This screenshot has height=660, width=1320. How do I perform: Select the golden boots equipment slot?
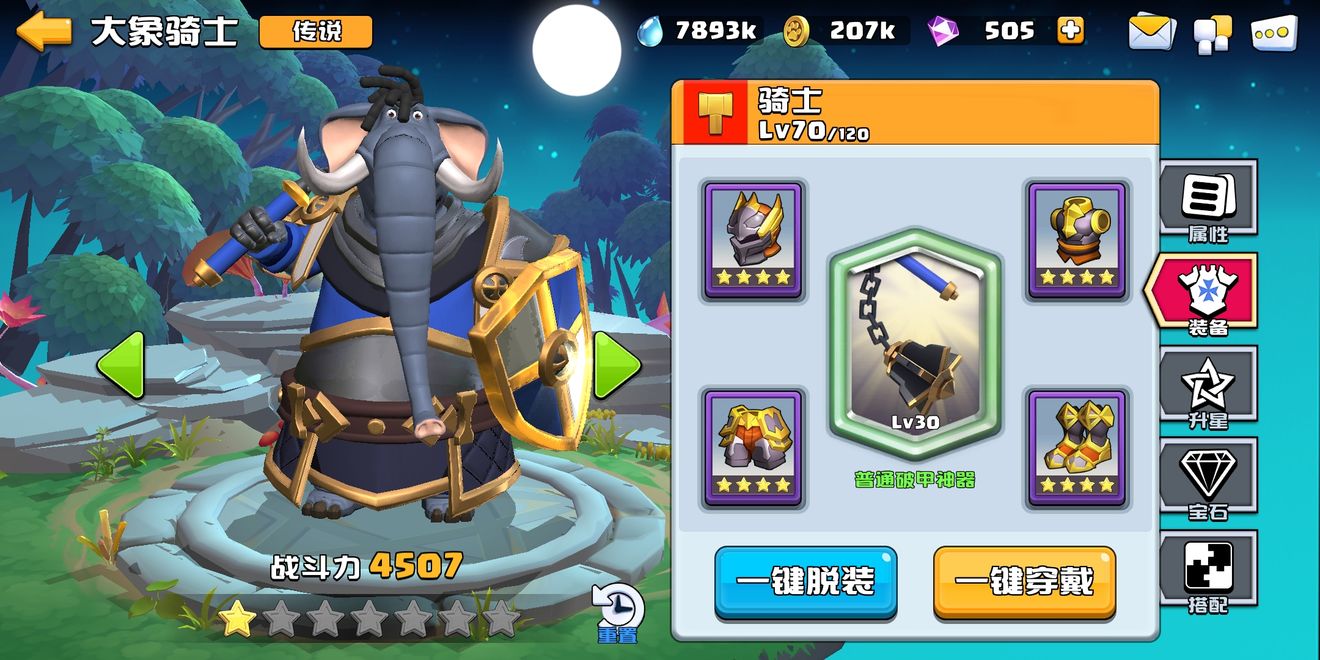(1077, 448)
